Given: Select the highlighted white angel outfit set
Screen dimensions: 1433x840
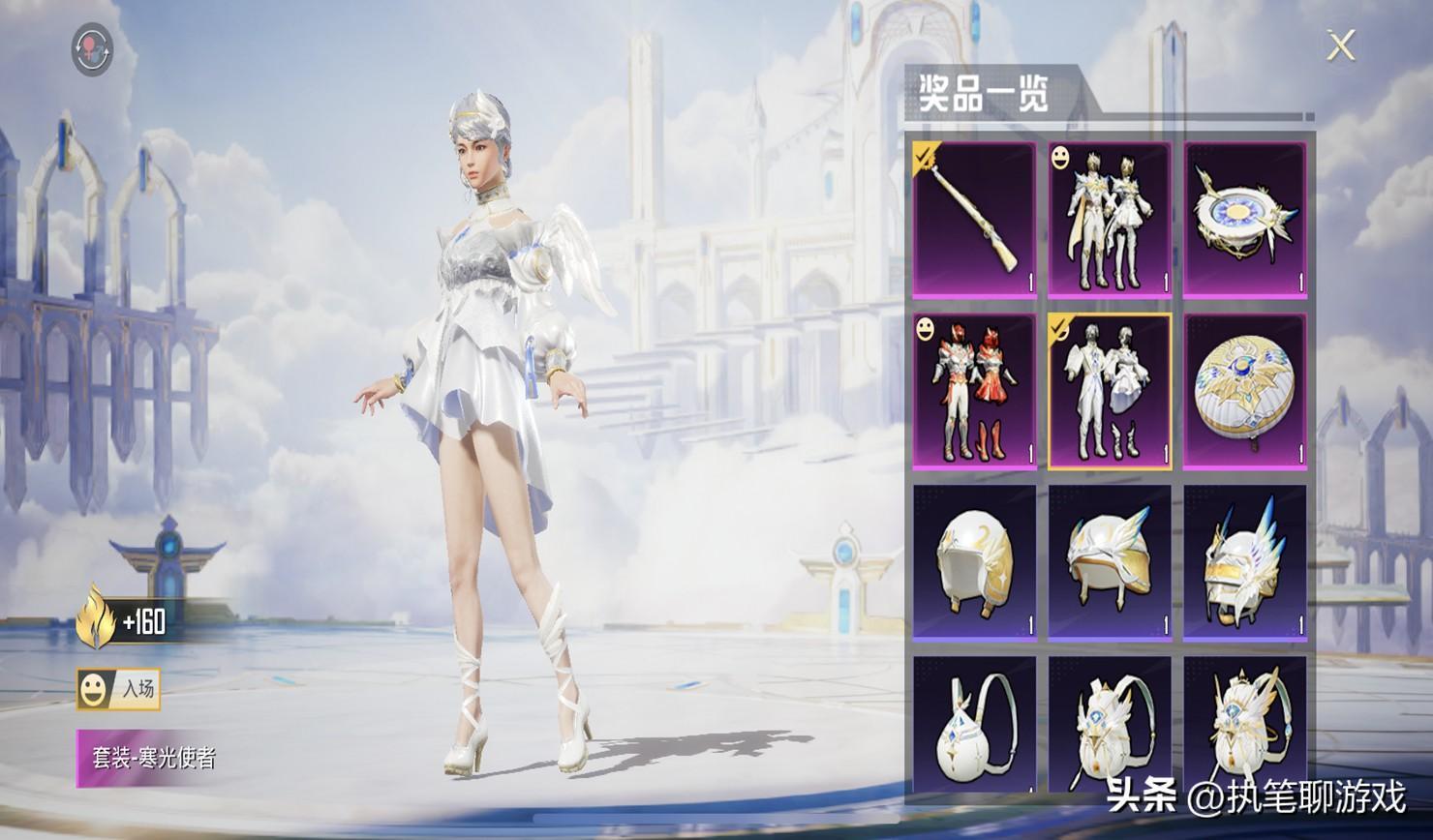Looking at the screenshot, I should pos(1110,391).
